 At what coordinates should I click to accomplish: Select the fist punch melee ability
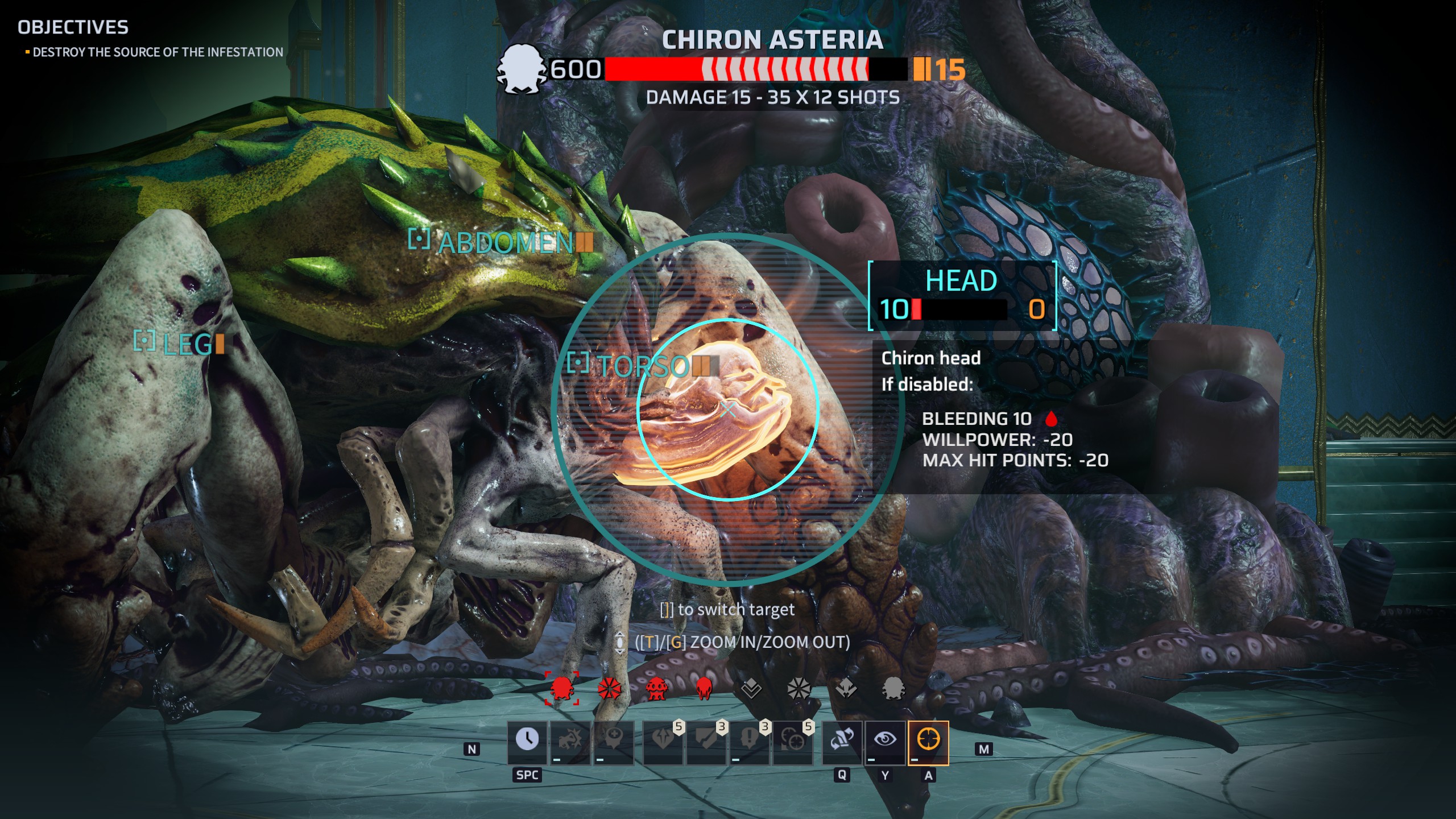pos(570,740)
